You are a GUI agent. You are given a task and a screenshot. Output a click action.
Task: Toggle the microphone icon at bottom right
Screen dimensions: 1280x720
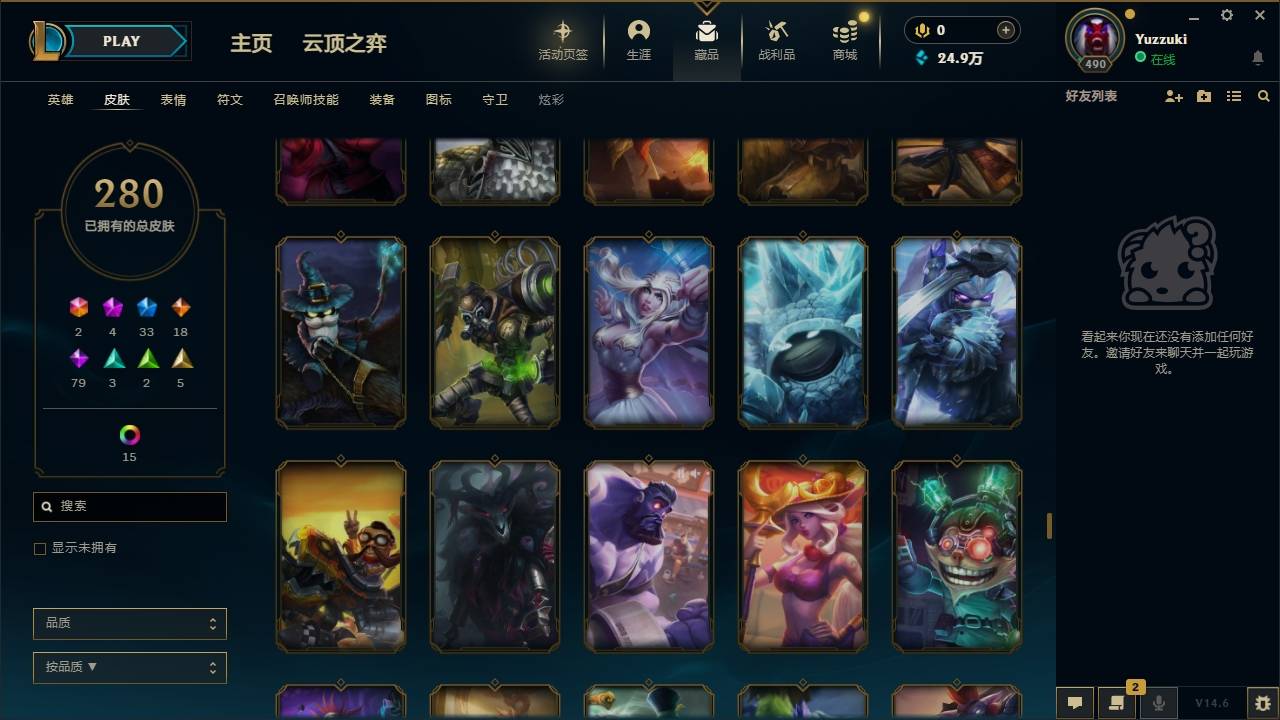pyautogui.click(x=1160, y=702)
